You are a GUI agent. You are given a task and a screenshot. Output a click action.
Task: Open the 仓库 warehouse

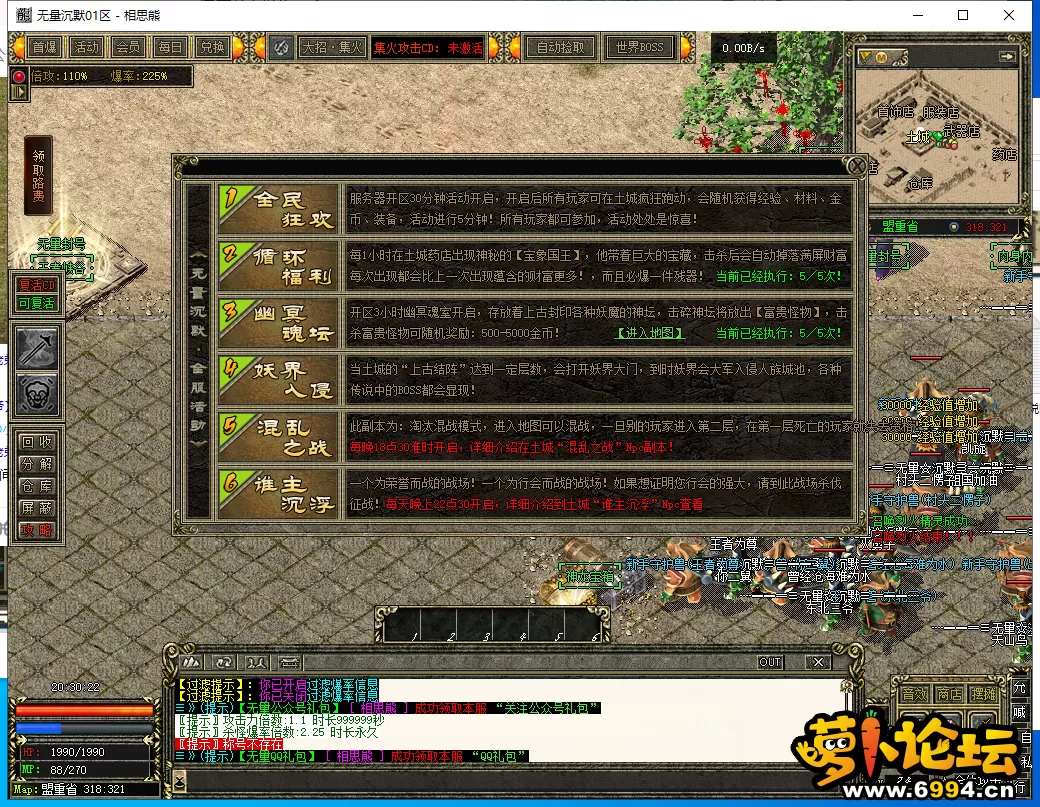pyautogui.click(x=35, y=486)
